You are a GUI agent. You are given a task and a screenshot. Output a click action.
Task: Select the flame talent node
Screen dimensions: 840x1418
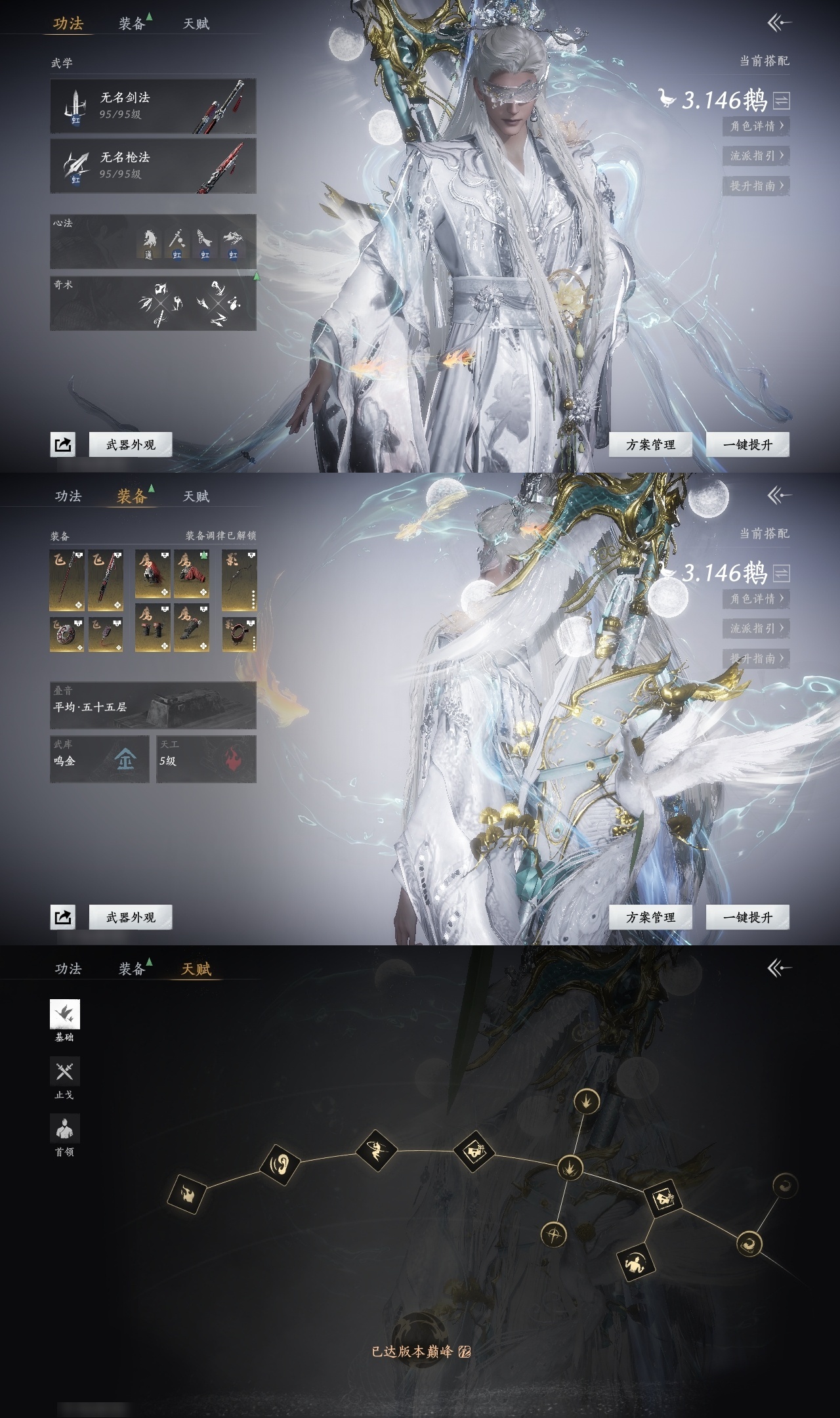187,1193
